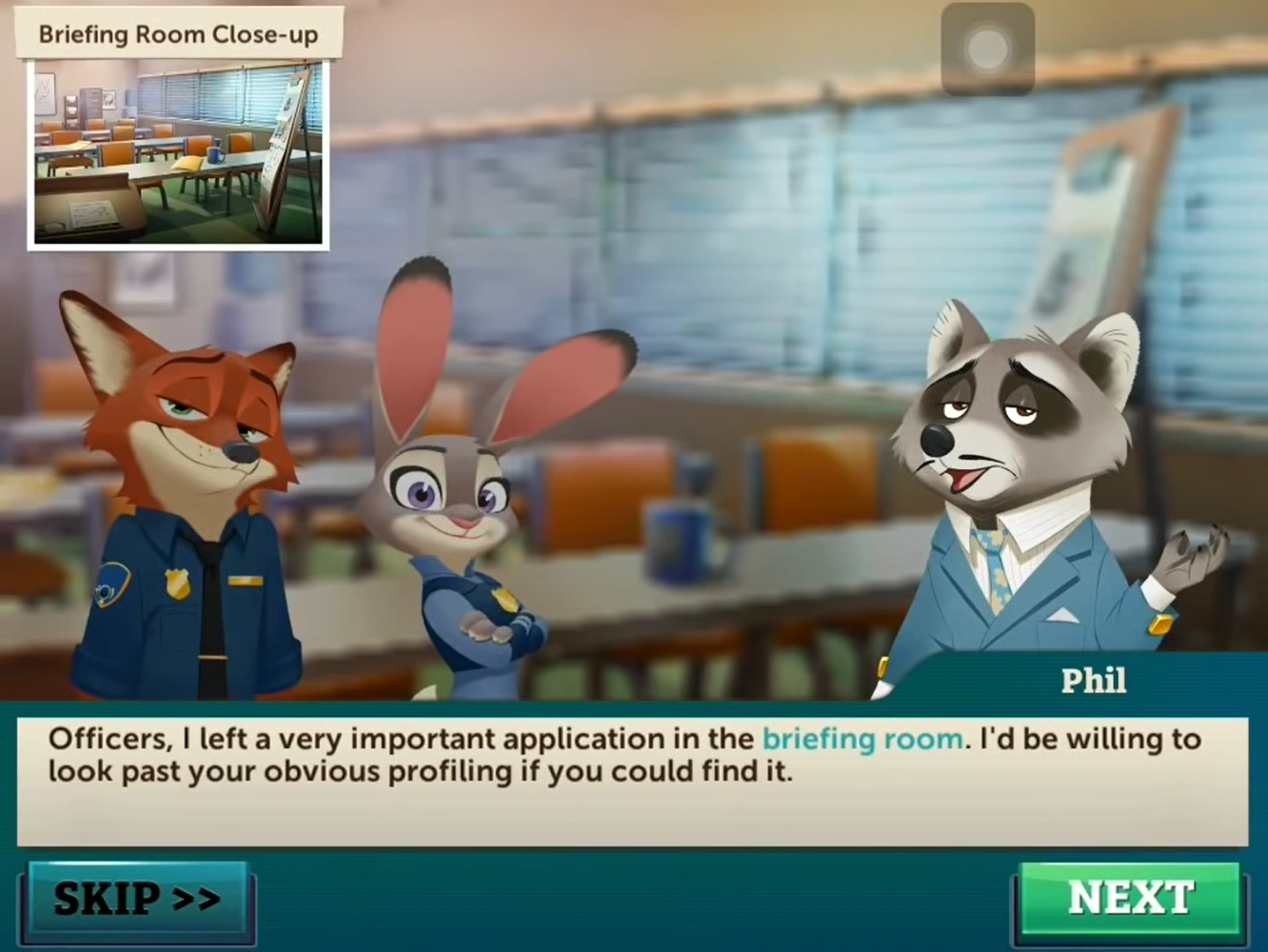Viewport: 1268px width, 952px height.
Task: Open the Briefing Room Close-up thumbnail
Action: click(x=178, y=153)
